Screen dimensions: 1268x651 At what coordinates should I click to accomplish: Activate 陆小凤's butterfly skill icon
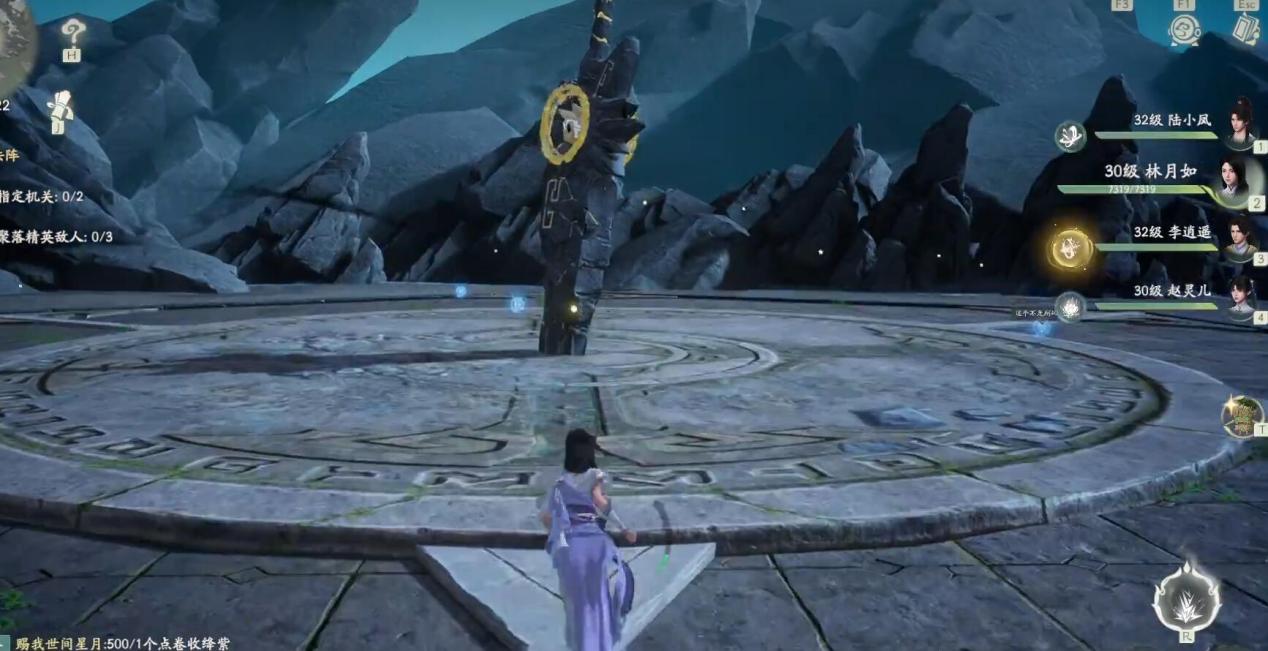pyautogui.click(x=1070, y=136)
